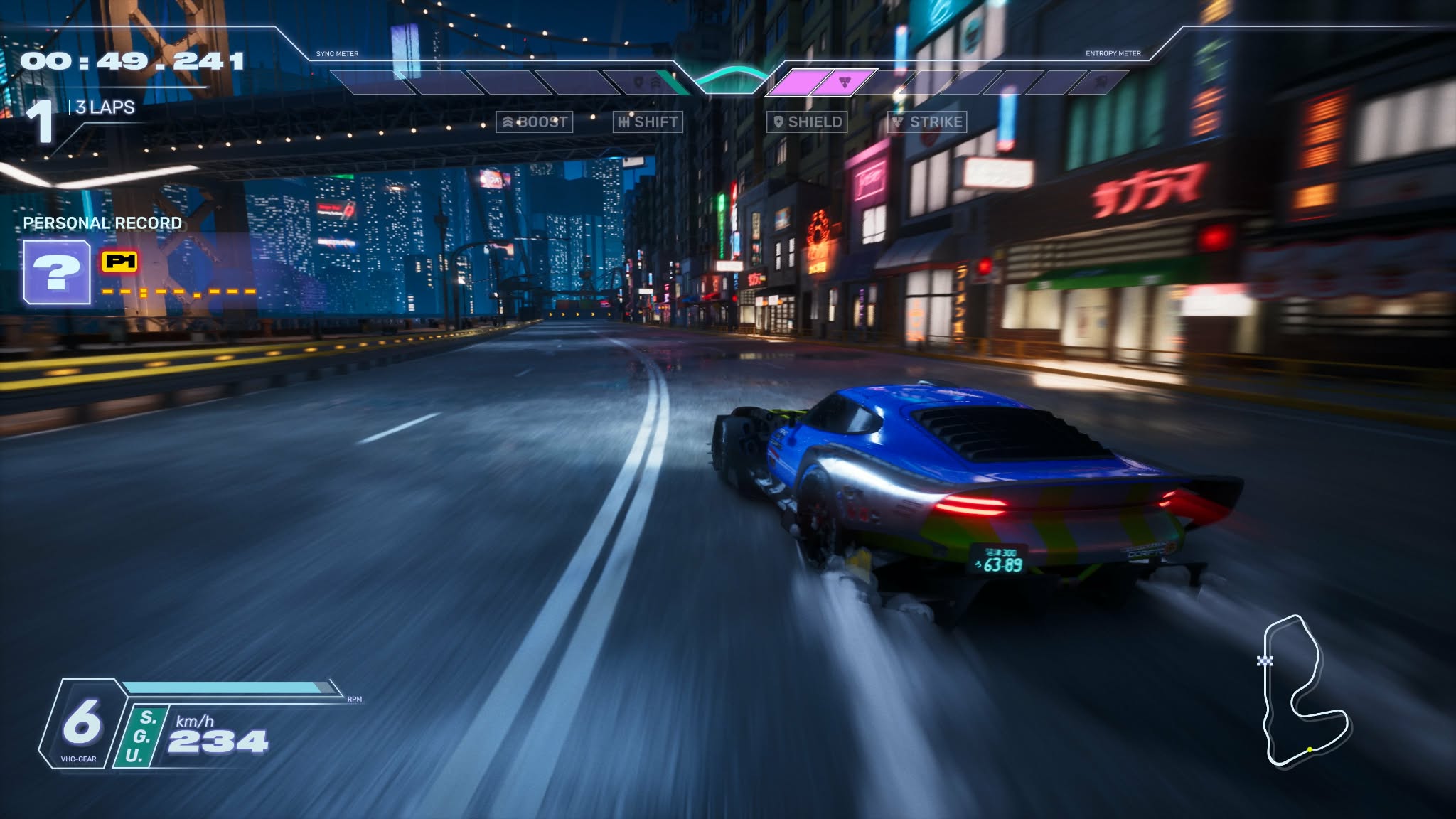This screenshot has width=1456, height=819.
Task: Select the personal record question mark tile
Action: 57,272
